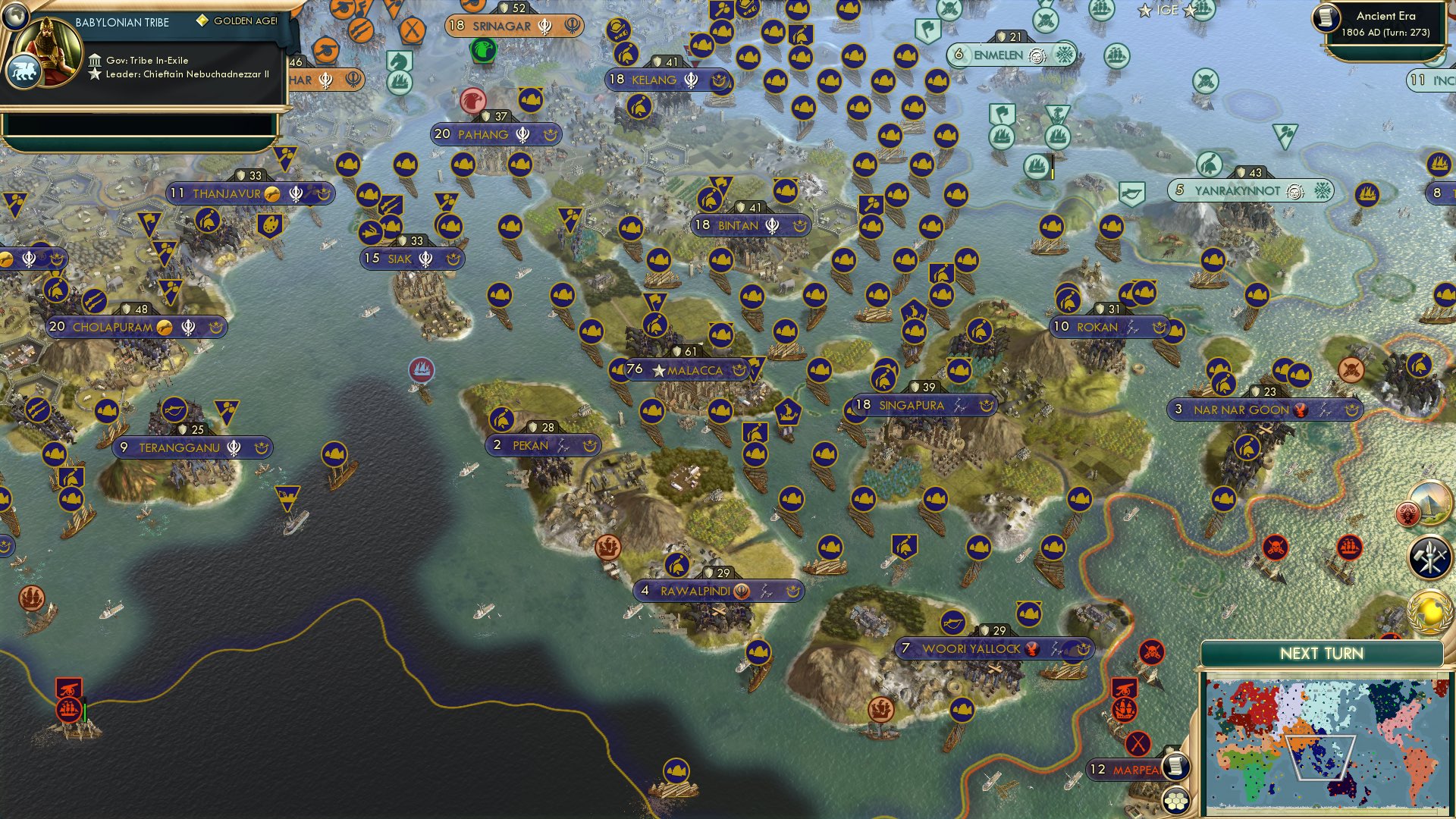The image size is (1456, 819).
Task: Open the scroll notification above the minimap
Action: click(x=1176, y=767)
